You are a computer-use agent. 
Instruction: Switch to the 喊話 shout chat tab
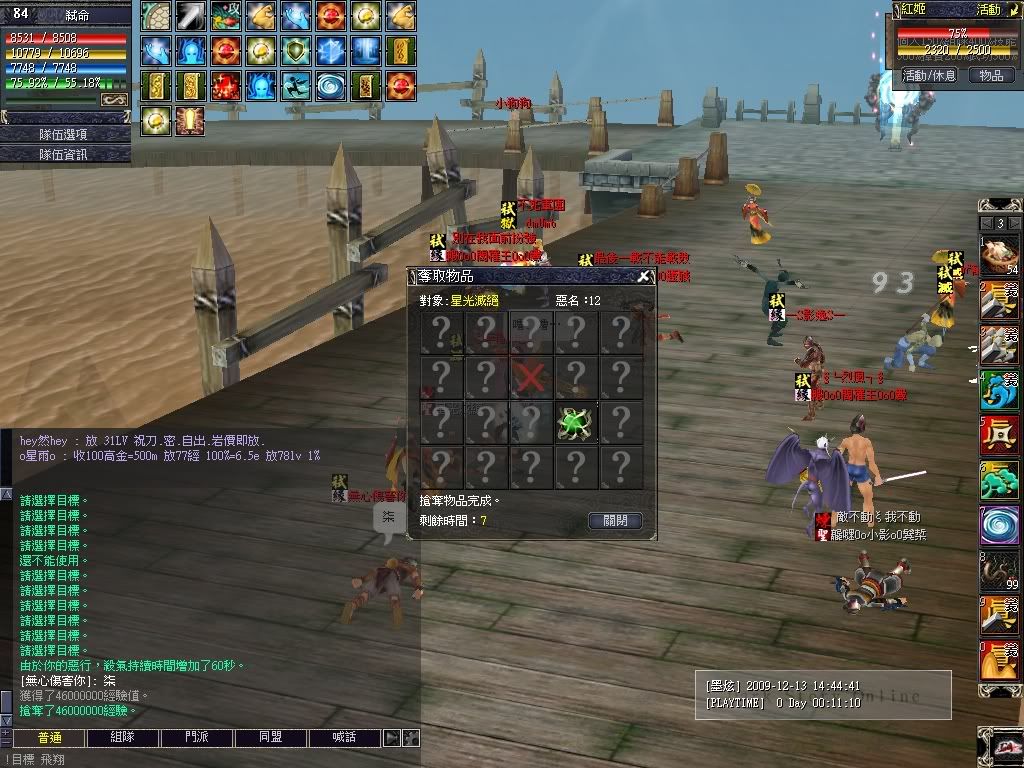(345, 738)
